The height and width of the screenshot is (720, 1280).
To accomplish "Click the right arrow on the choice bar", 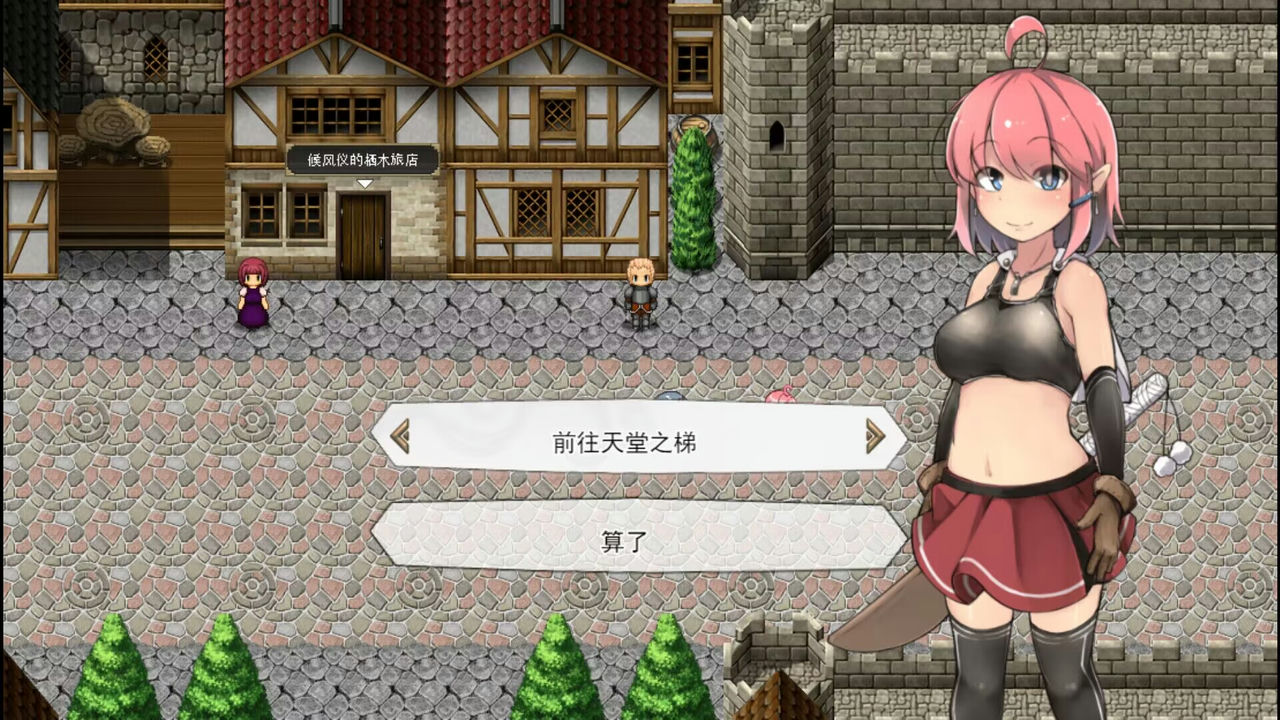I will coord(875,437).
